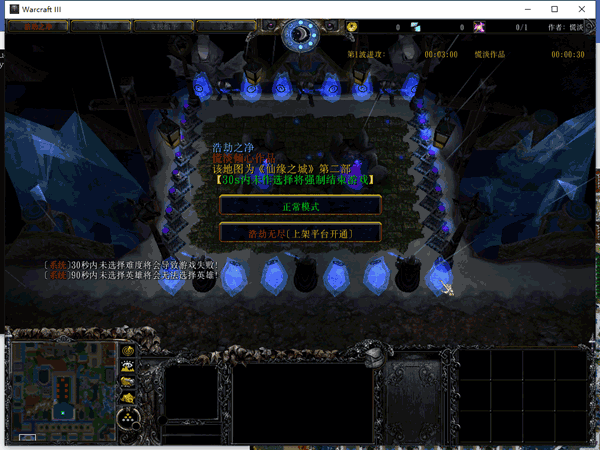The width and height of the screenshot is (600, 450).
Task: Close the Warcraft III window
Action: tap(582, 9)
